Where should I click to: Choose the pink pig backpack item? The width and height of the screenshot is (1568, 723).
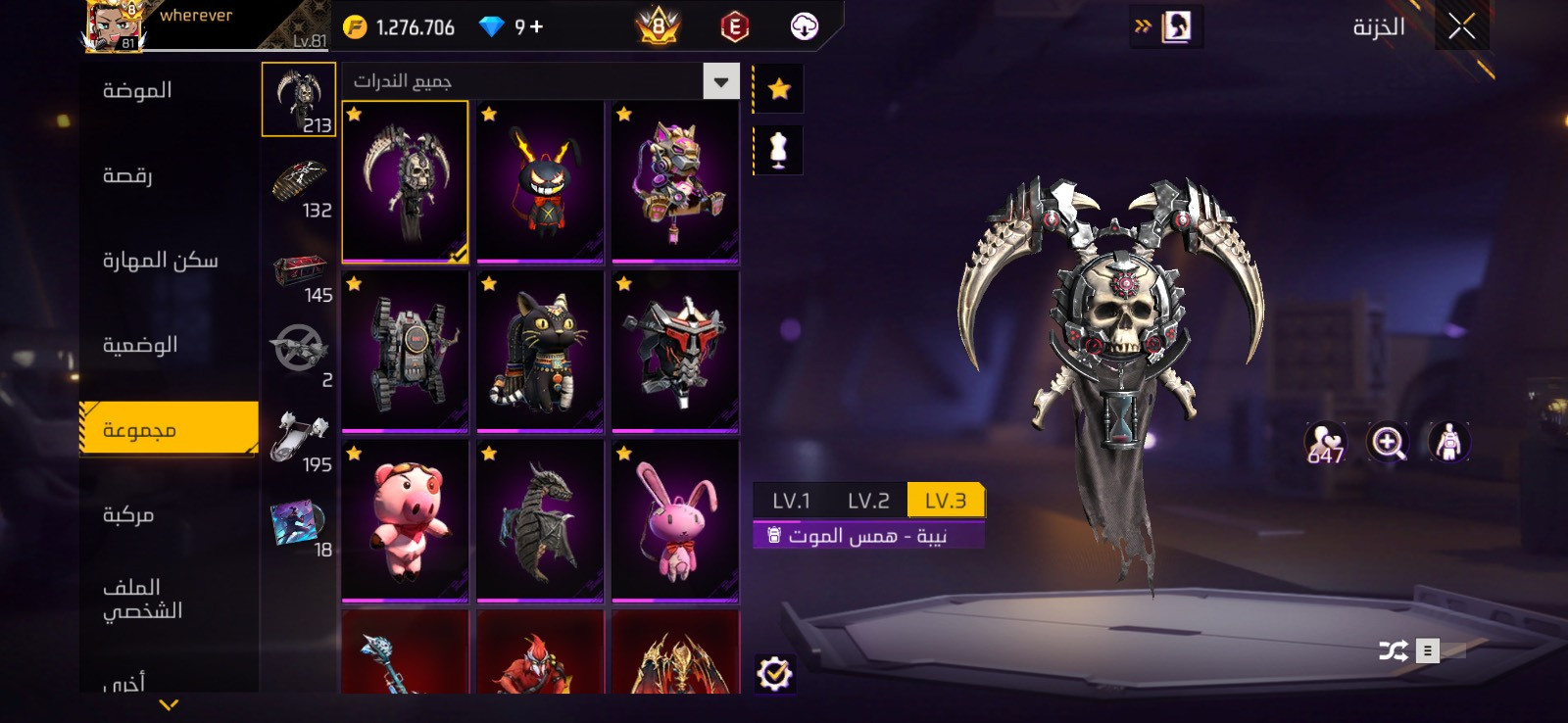click(405, 520)
